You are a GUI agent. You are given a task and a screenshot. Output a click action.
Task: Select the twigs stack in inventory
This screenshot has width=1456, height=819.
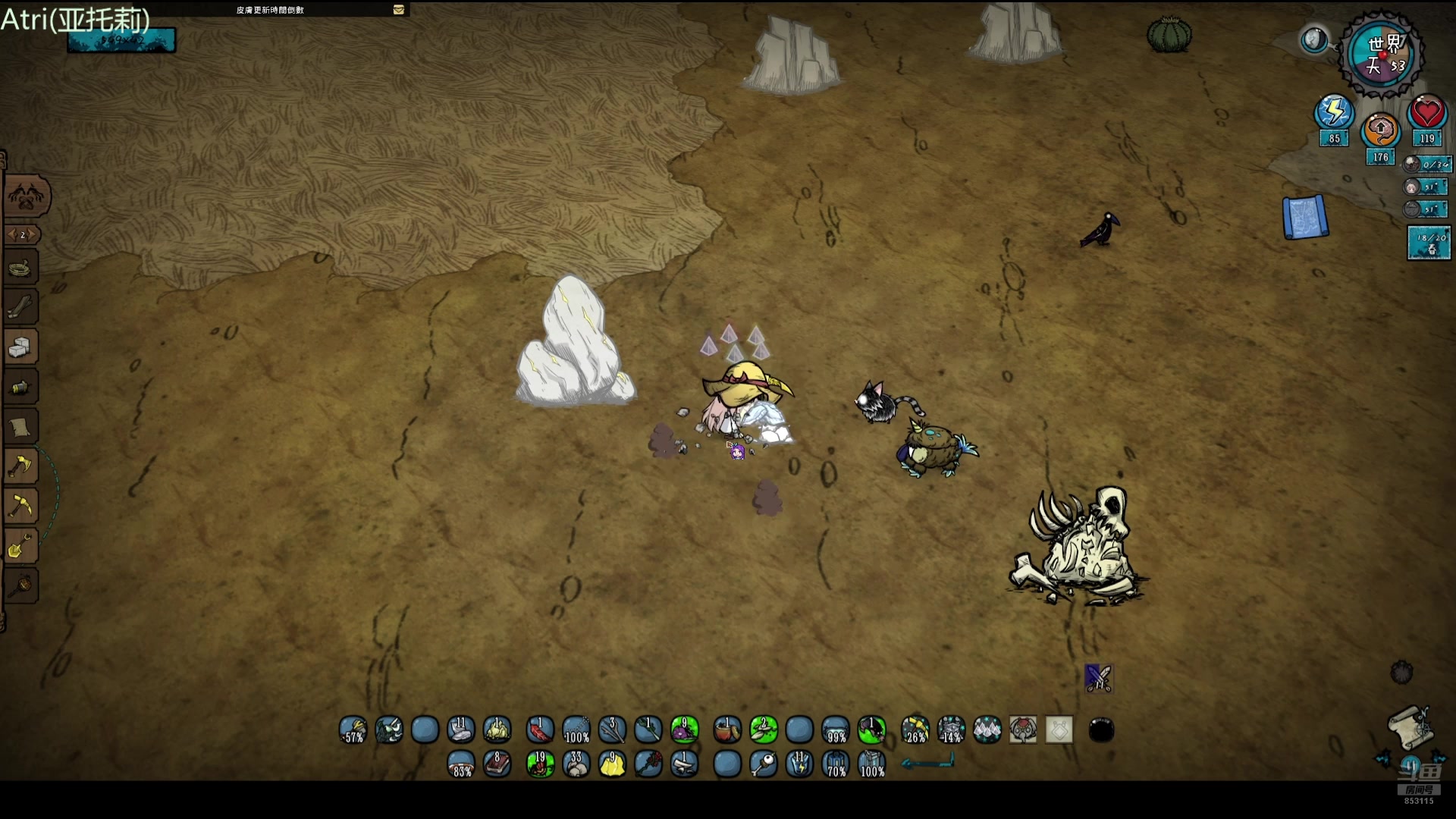(612, 730)
